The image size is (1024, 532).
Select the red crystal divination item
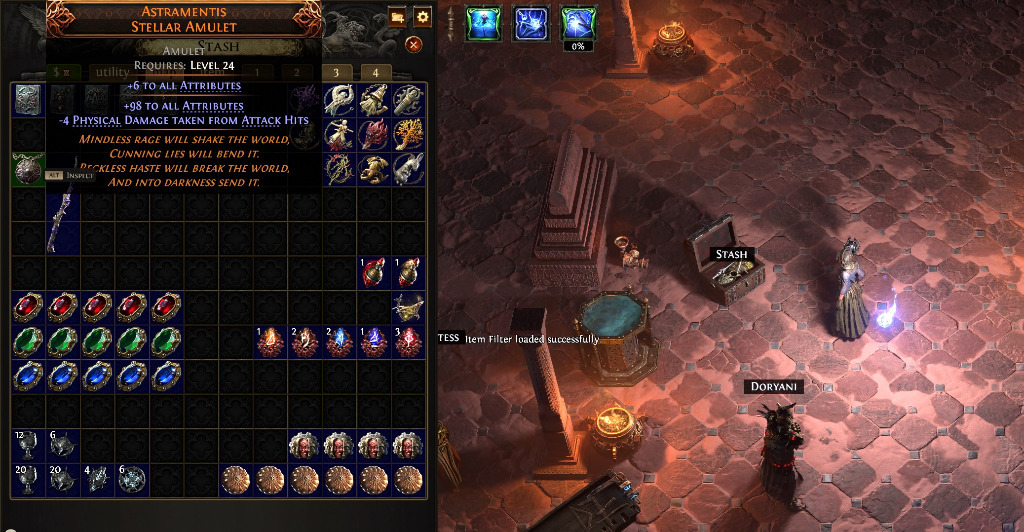(373, 133)
